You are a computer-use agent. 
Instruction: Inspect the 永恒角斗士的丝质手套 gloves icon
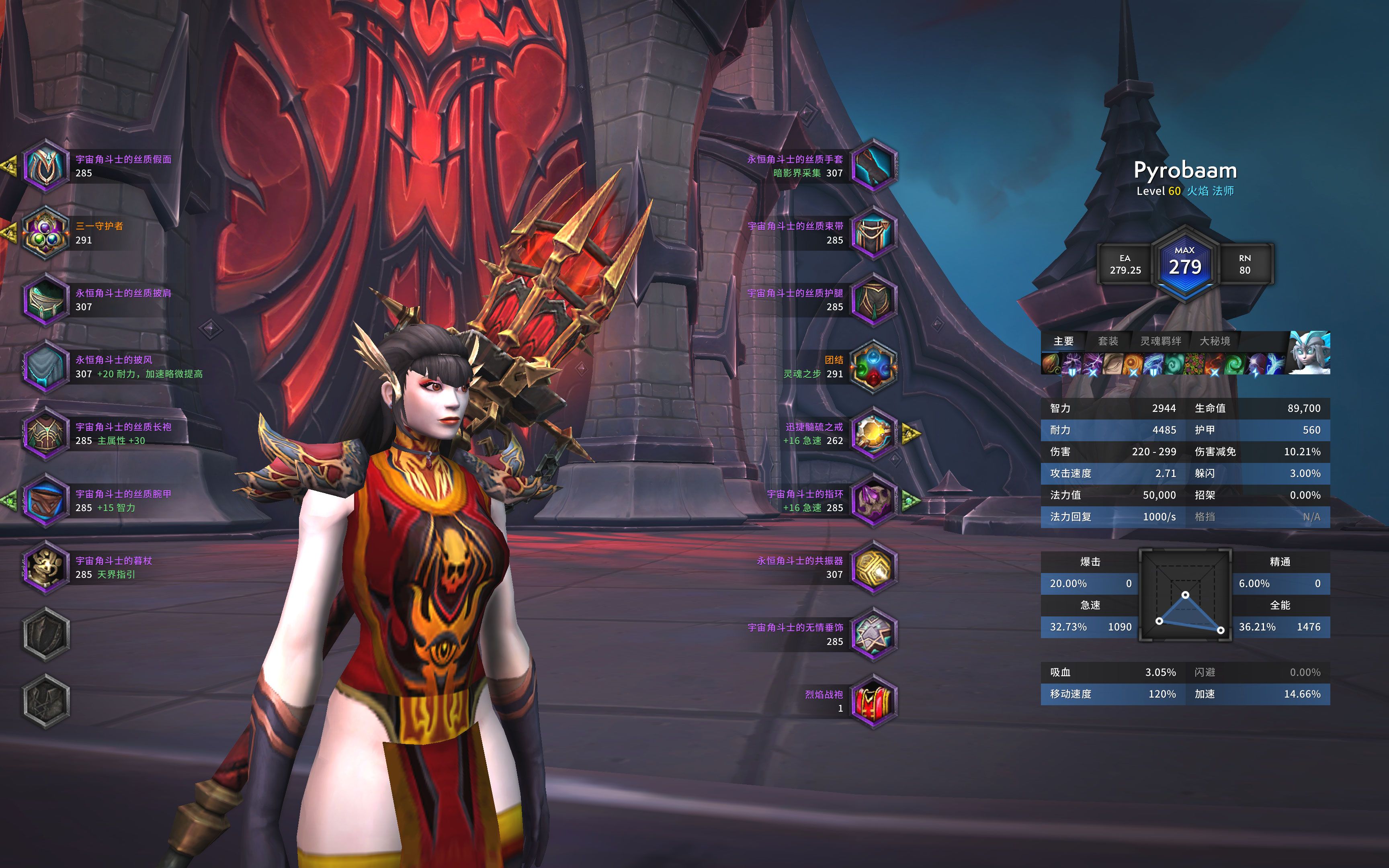click(873, 166)
